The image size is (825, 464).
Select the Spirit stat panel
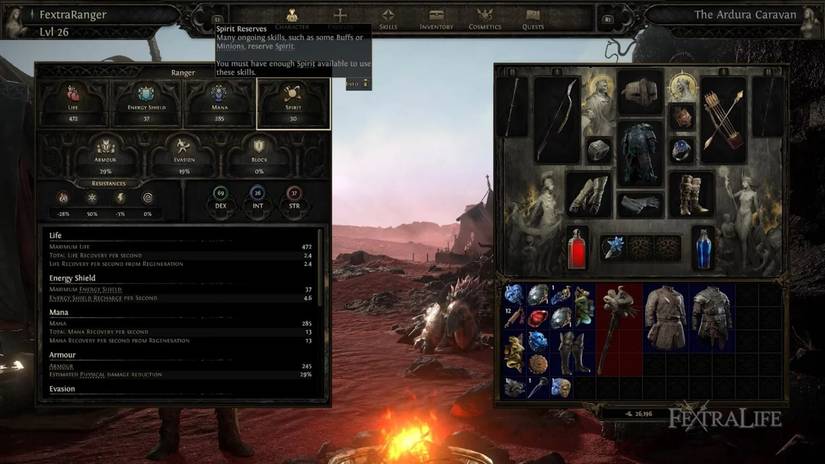point(293,104)
